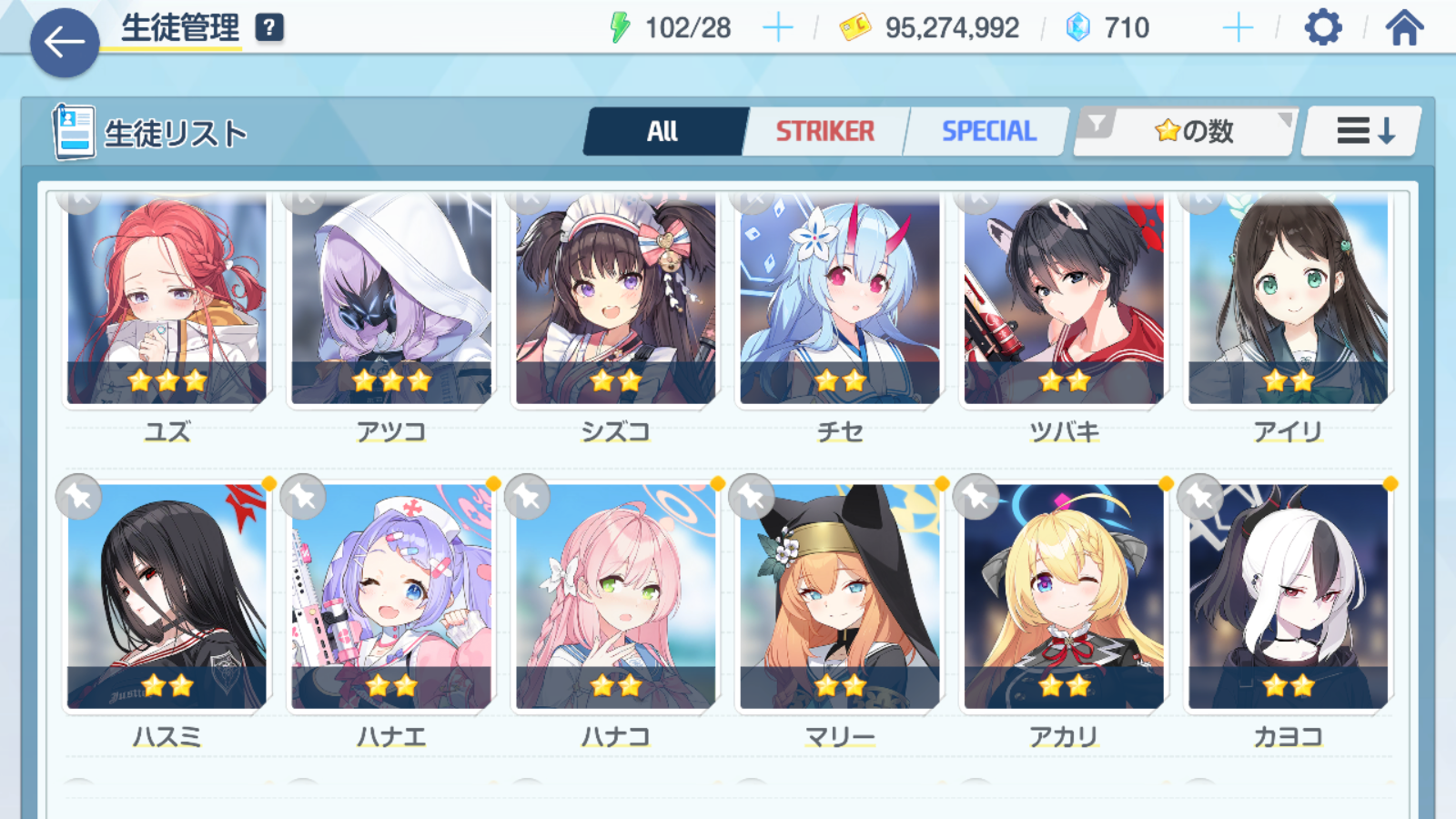The image size is (1456, 819).
Task: Switch to the All tab
Action: click(x=663, y=132)
